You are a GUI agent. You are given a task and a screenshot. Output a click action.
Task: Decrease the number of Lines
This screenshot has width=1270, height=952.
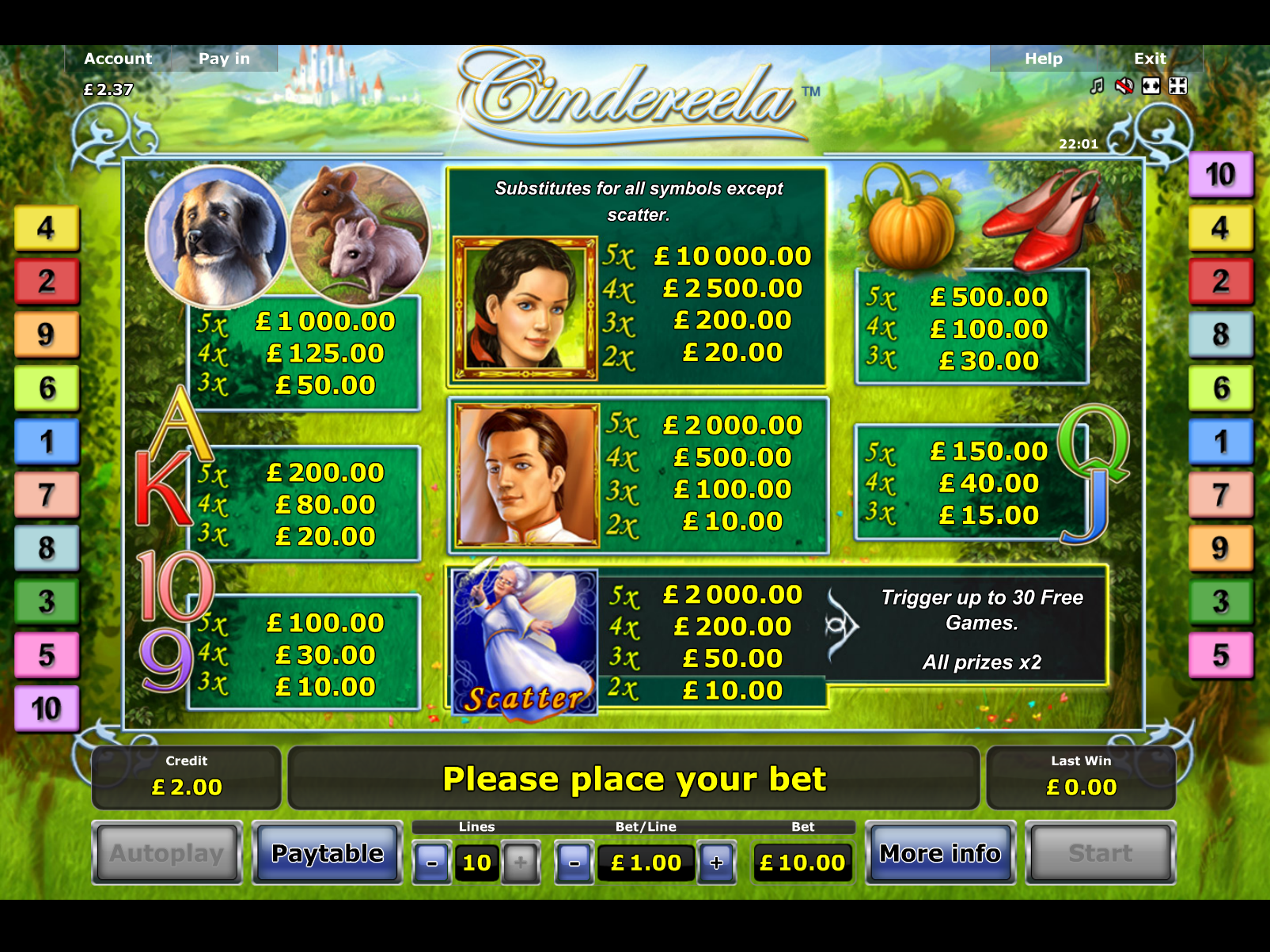pyautogui.click(x=432, y=863)
